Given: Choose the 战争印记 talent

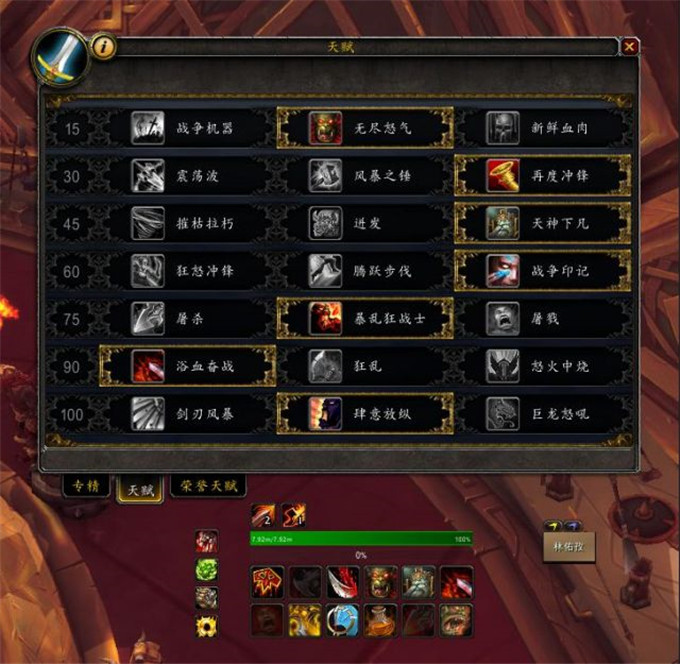Looking at the screenshot, I should pos(543,271).
